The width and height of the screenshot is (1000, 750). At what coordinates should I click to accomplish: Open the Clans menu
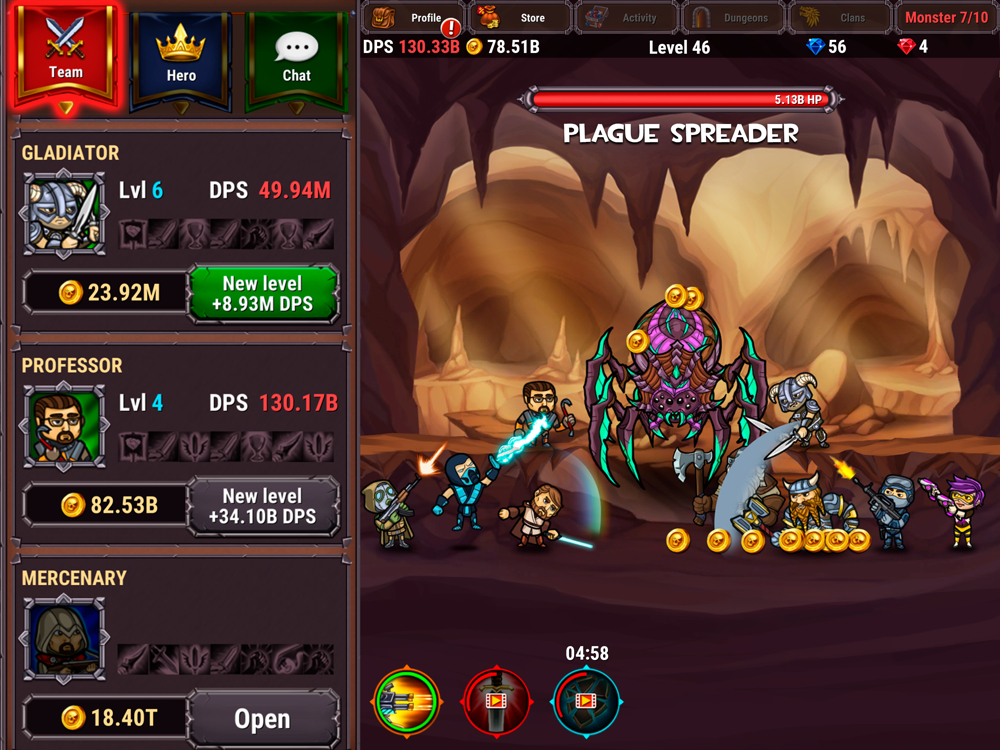(841, 18)
